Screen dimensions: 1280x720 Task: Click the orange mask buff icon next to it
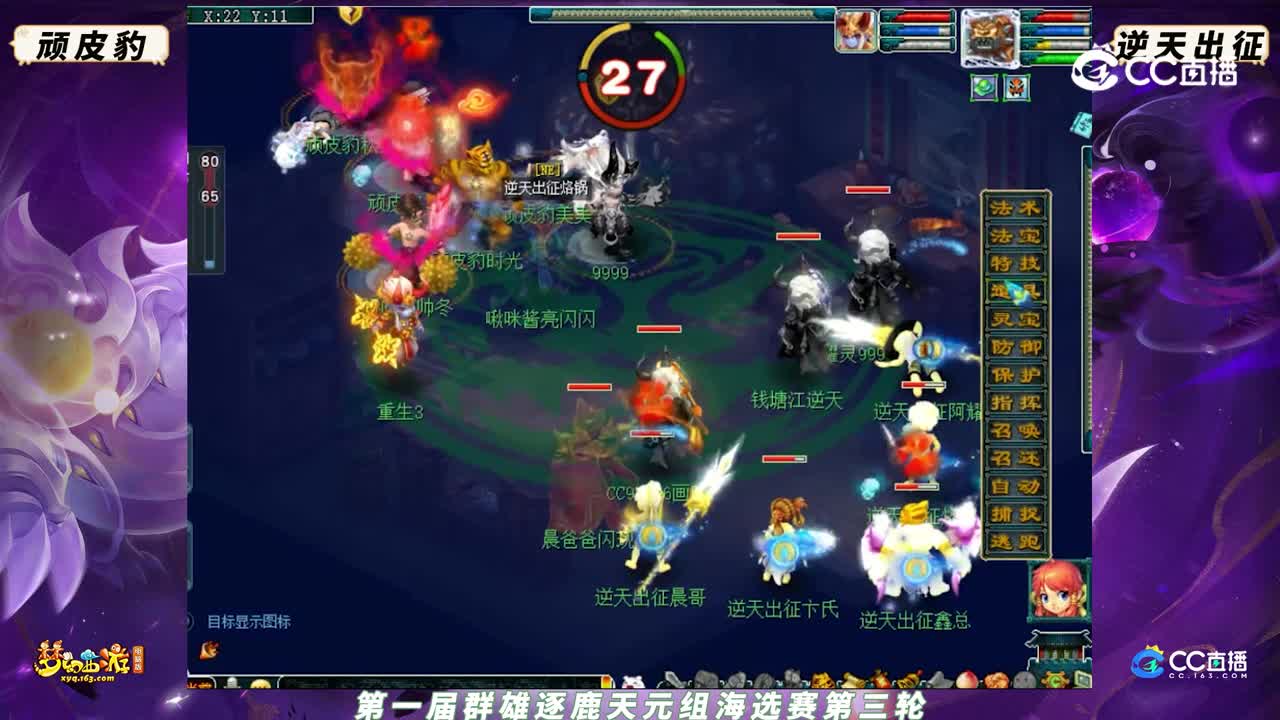click(1016, 88)
